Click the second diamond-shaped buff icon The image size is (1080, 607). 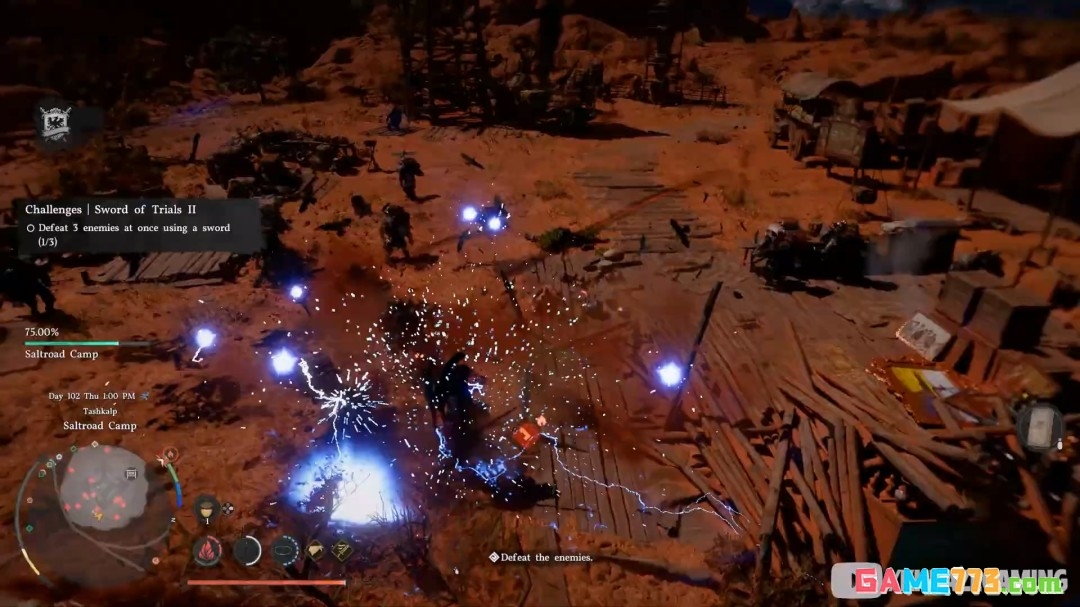341,549
